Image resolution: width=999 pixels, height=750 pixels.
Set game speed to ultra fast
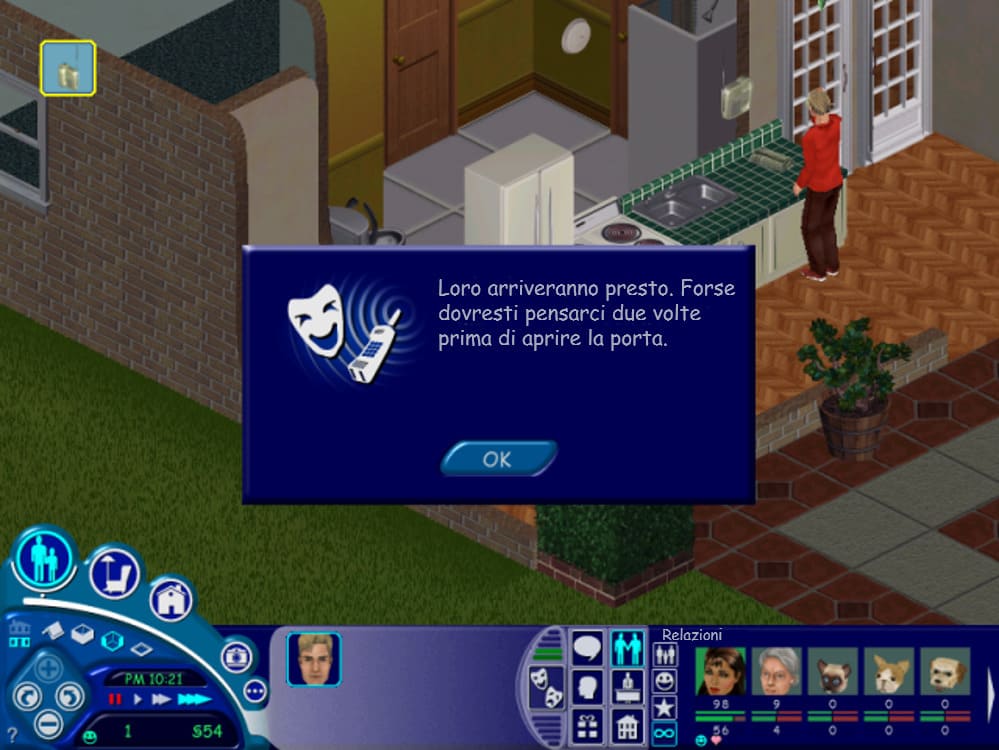coord(193,699)
